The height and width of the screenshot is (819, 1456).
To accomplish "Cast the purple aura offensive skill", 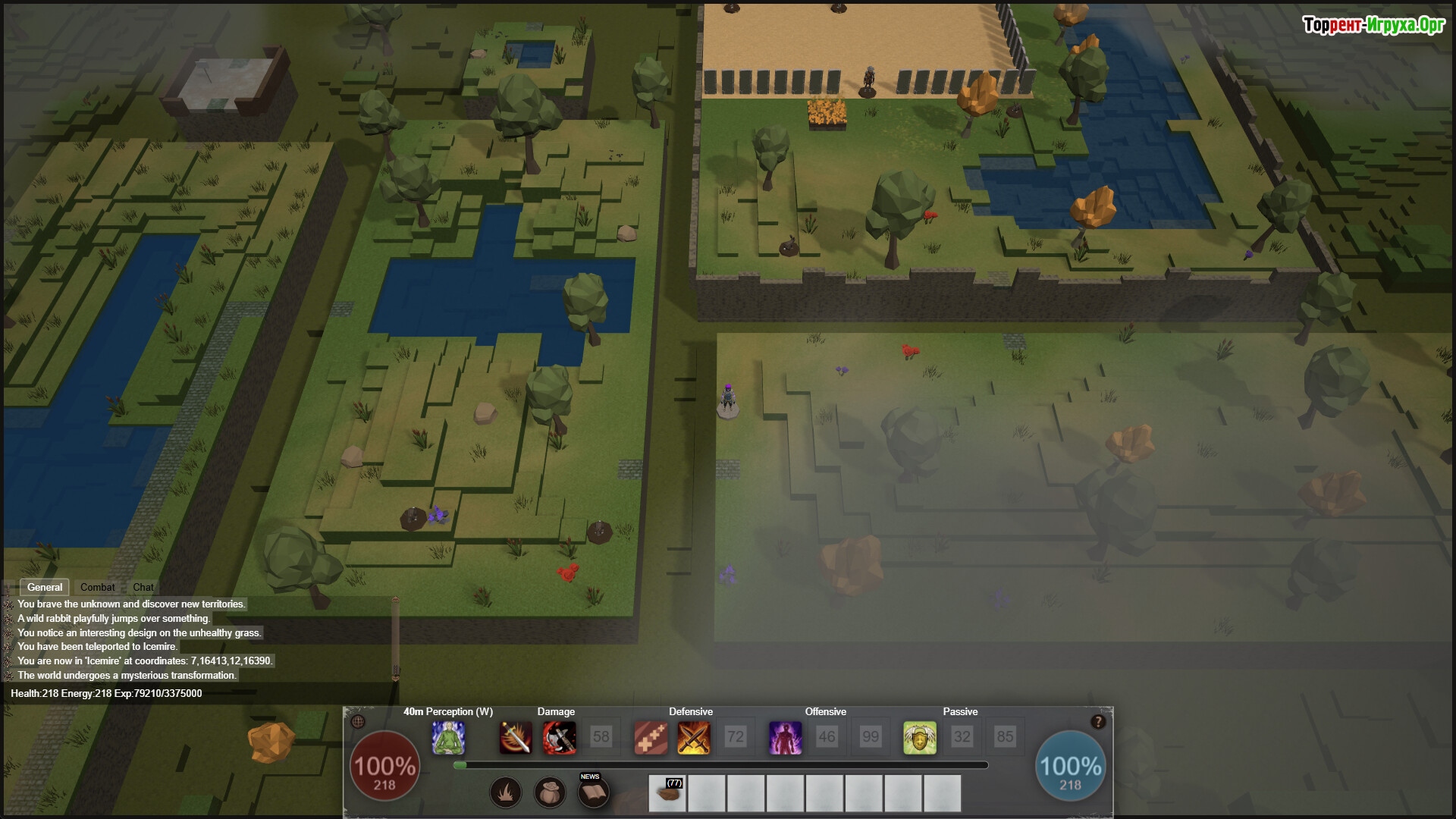I will [x=785, y=737].
